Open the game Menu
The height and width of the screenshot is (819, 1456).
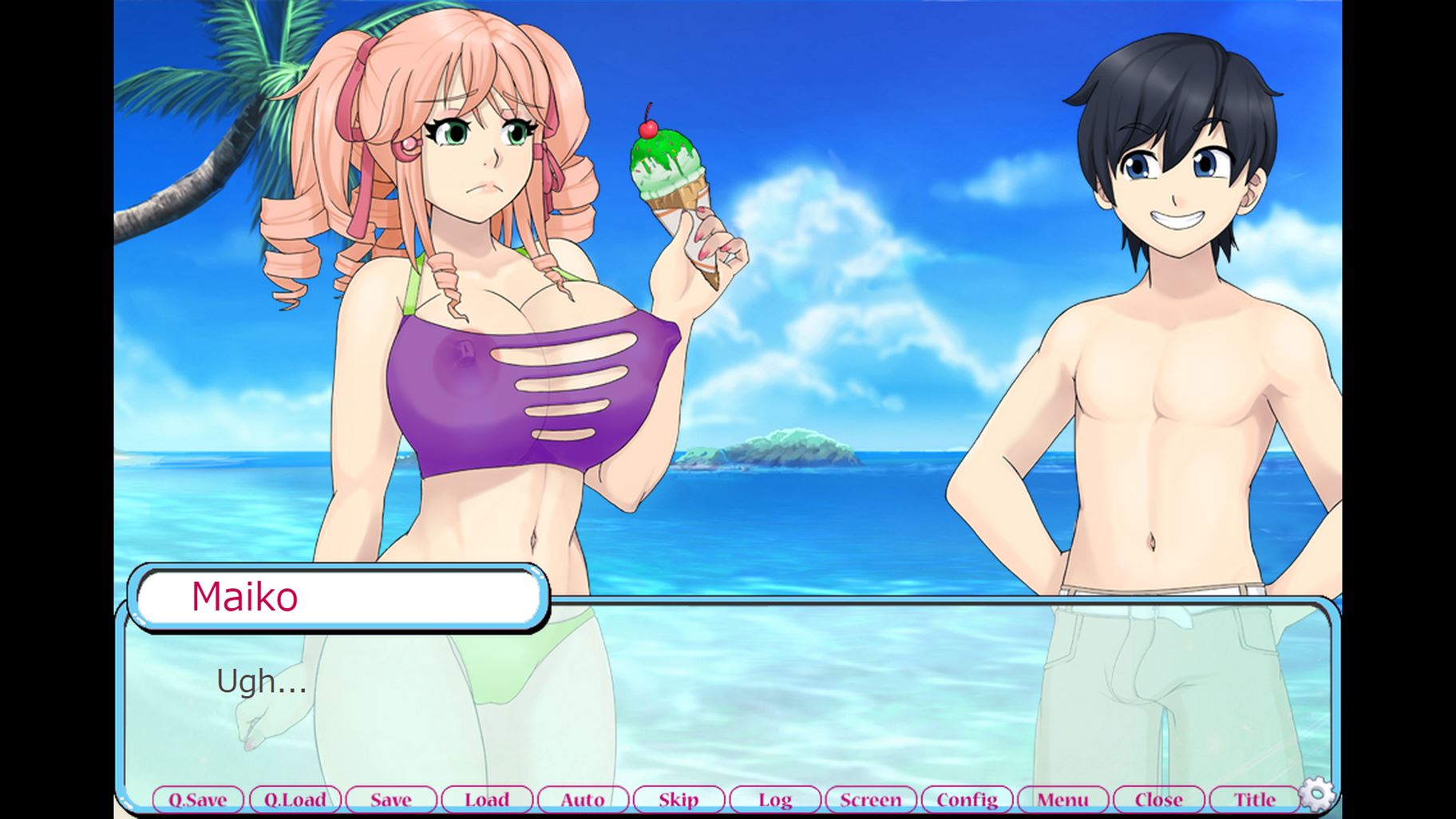pos(1062,799)
